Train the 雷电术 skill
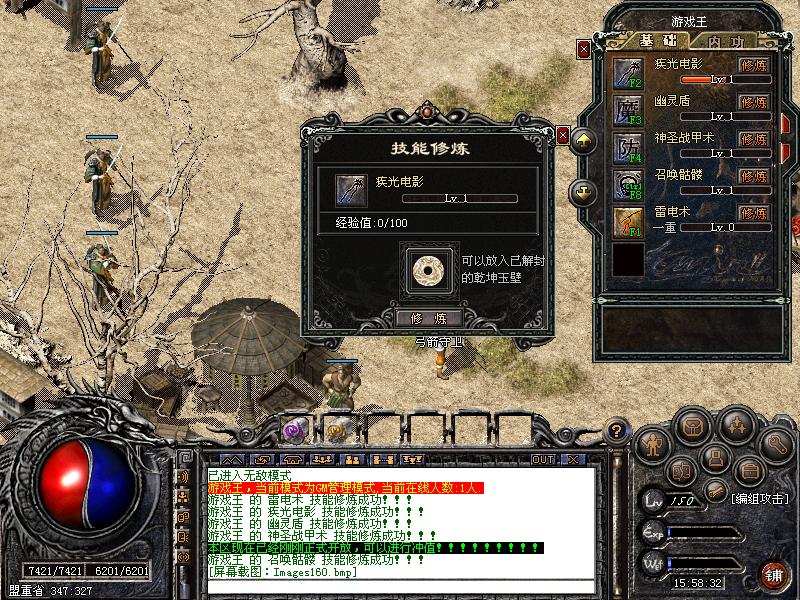Viewport: 800px width, 600px height. [x=753, y=212]
